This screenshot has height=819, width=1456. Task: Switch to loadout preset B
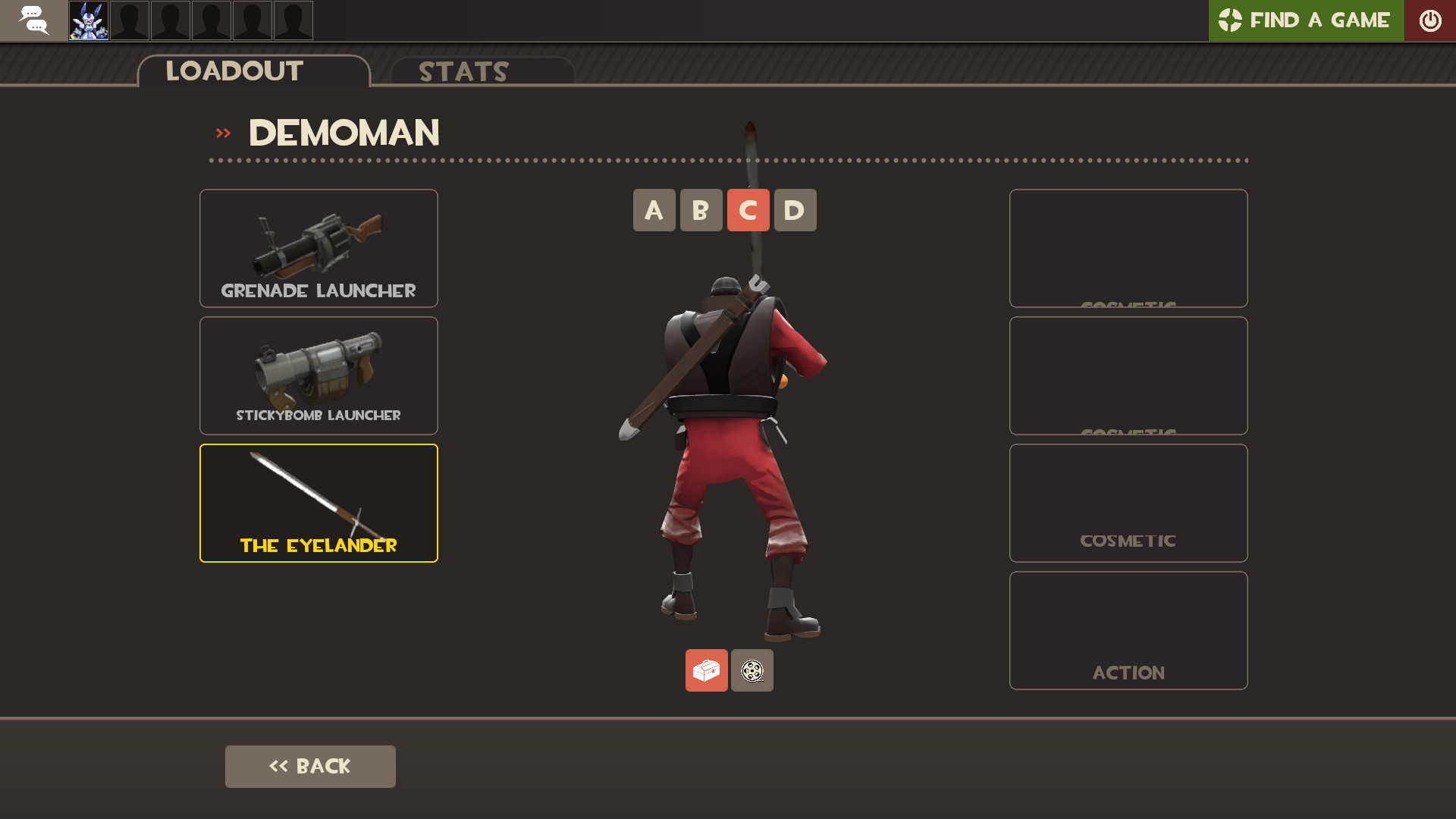pyautogui.click(x=701, y=210)
